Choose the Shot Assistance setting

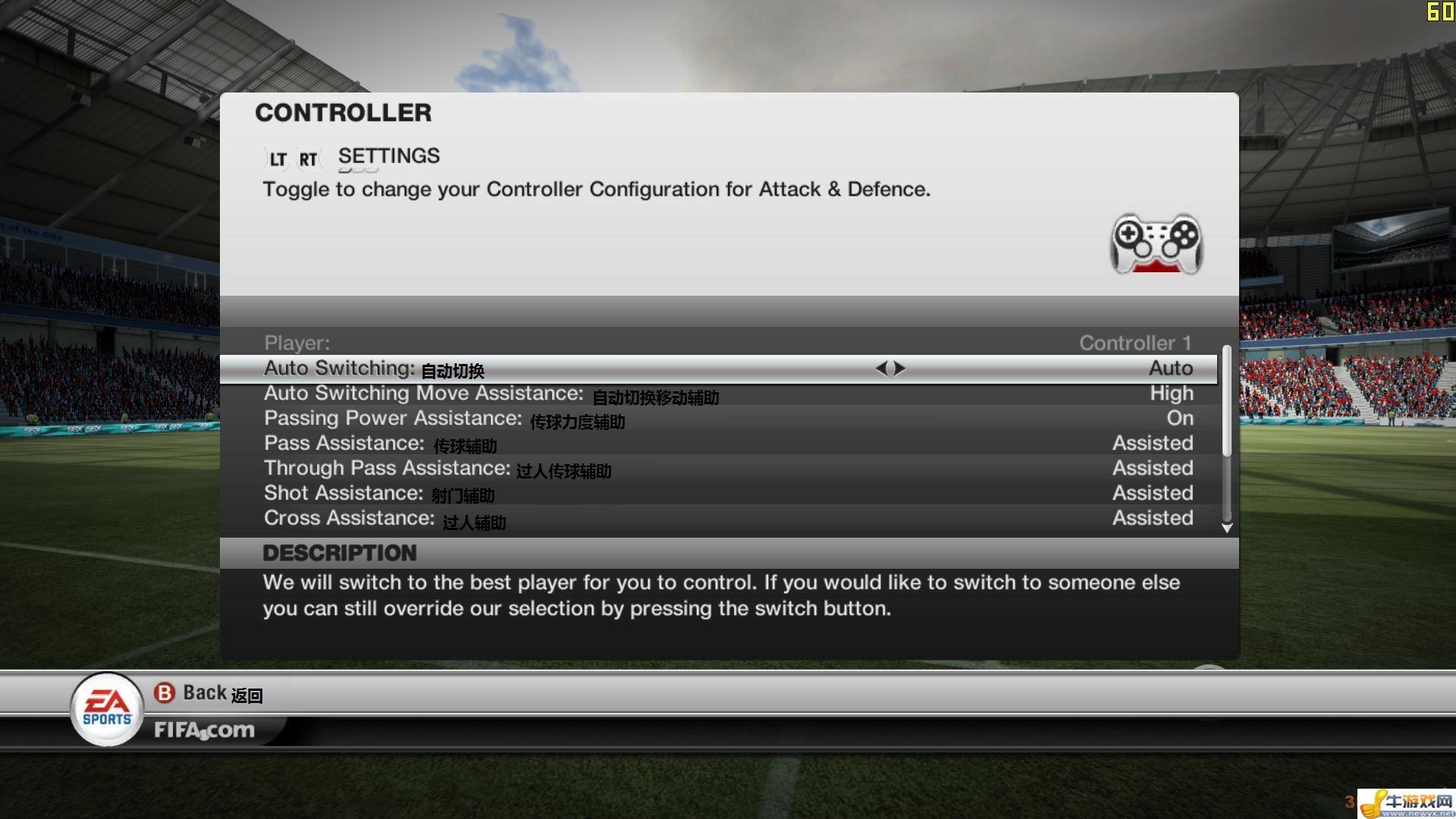(717, 494)
